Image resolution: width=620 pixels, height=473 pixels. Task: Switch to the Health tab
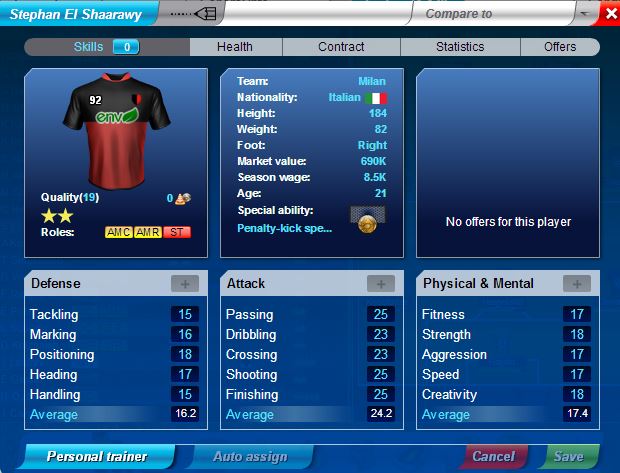pos(235,47)
